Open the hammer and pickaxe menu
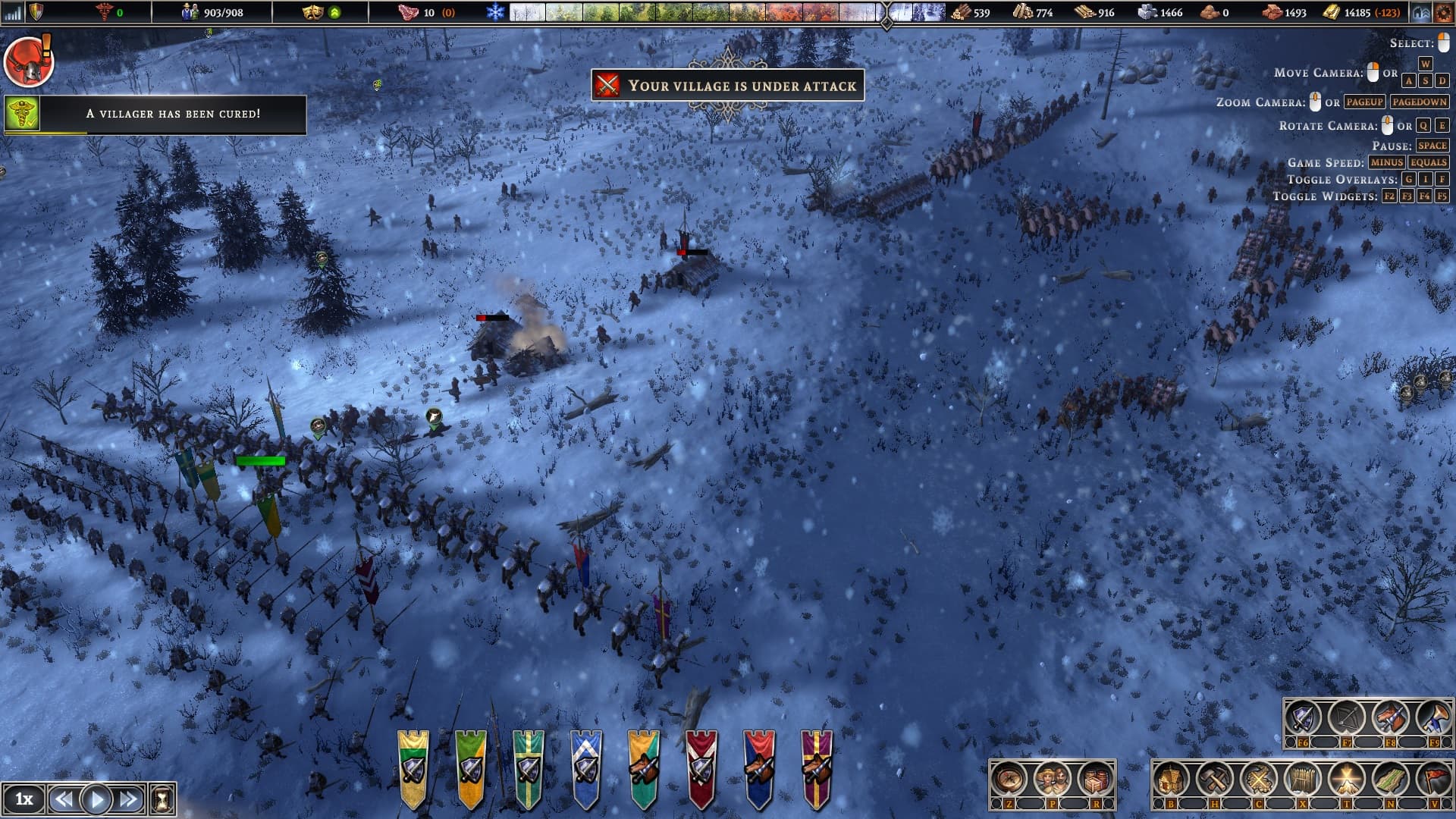Image resolution: width=1456 pixels, height=819 pixels. [x=1215, y=780]
